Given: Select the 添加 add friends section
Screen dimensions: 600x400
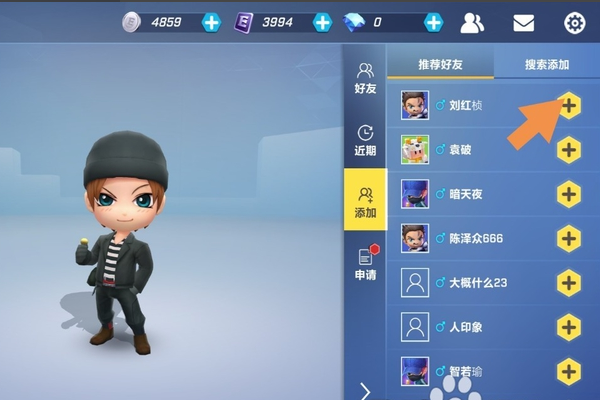Looking at the screenshot, I should (x=365, y=201).
